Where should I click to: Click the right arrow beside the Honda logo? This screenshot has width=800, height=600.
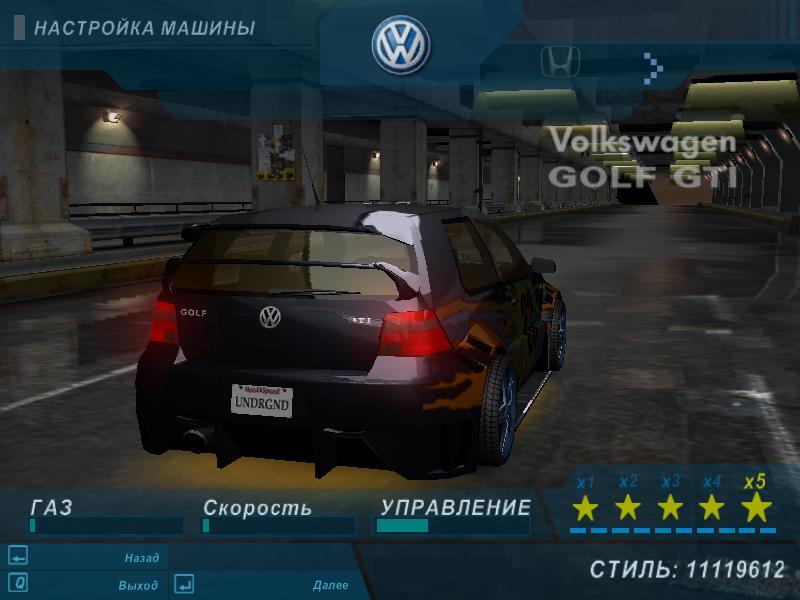click(x=653, y=67)
